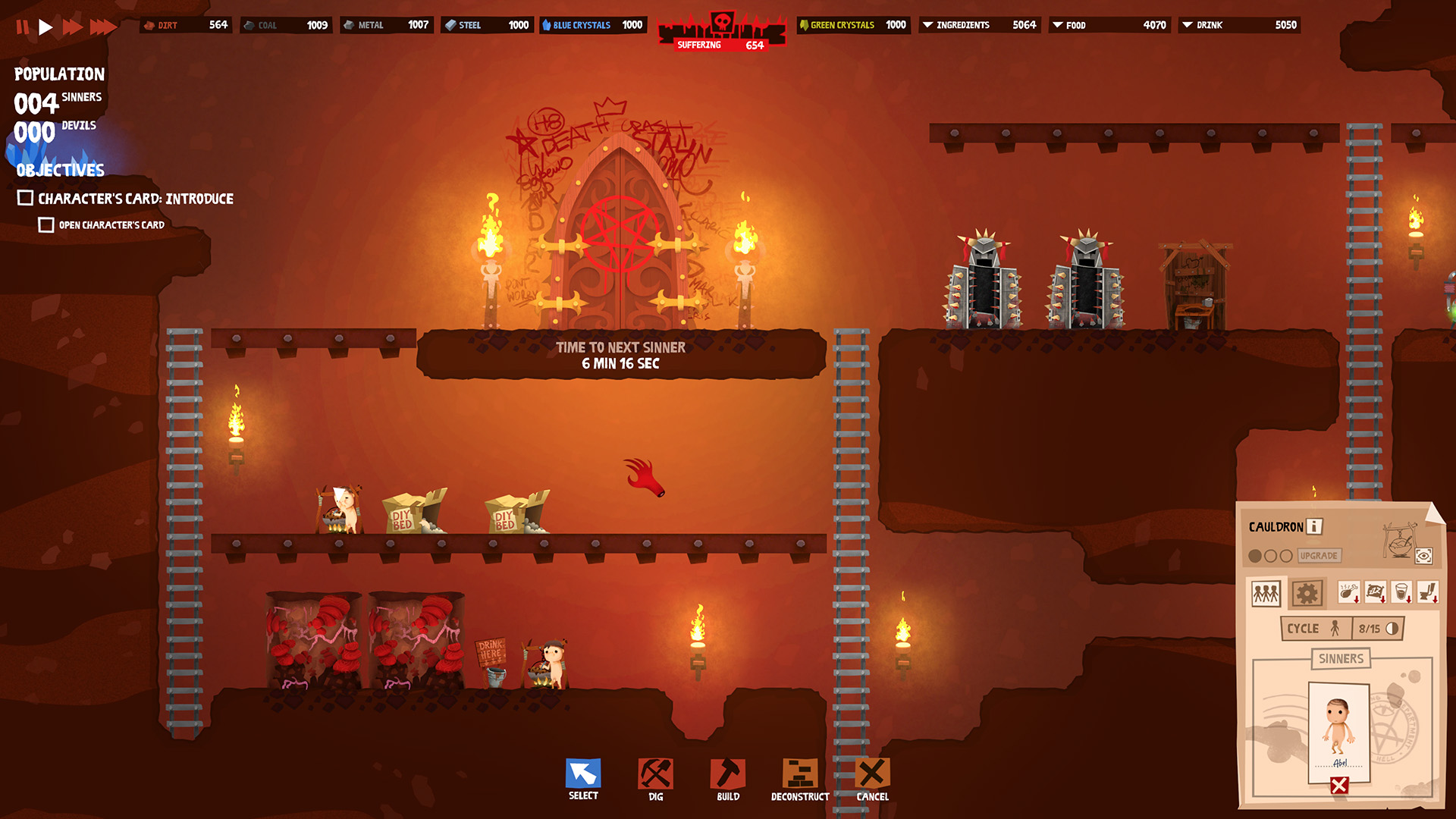
Task: Expand the Food resource dropdown
Action: (x=1057, y=25)
